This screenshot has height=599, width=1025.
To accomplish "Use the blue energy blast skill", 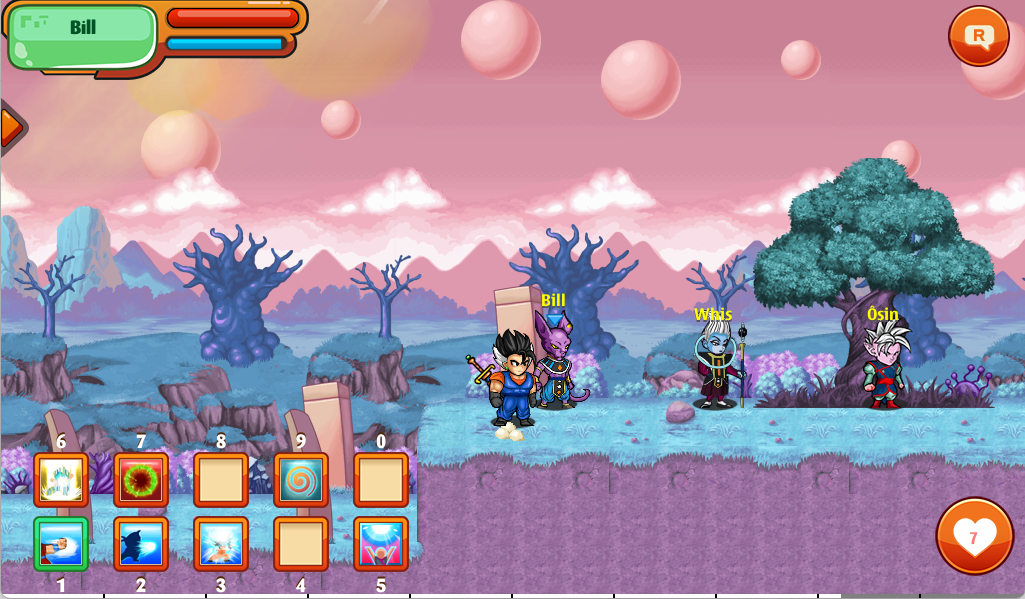I will (x=141, y=544).
